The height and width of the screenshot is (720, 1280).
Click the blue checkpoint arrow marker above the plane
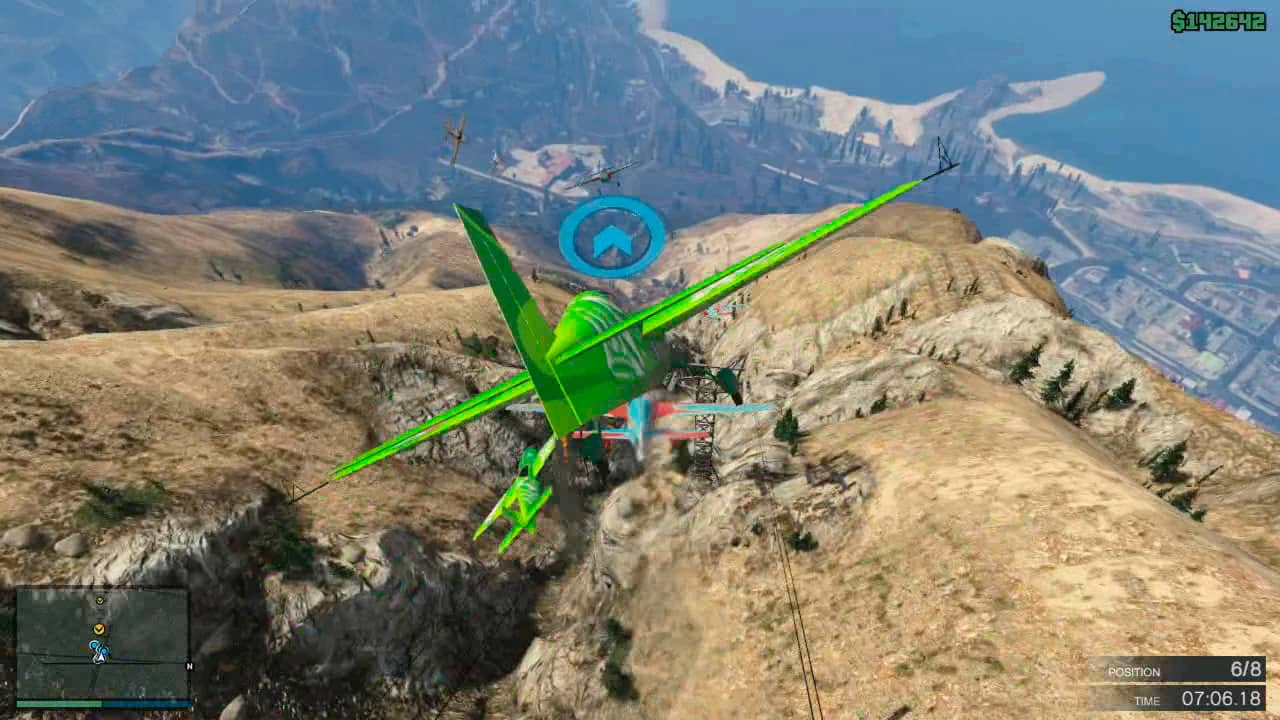pos(613,237)
